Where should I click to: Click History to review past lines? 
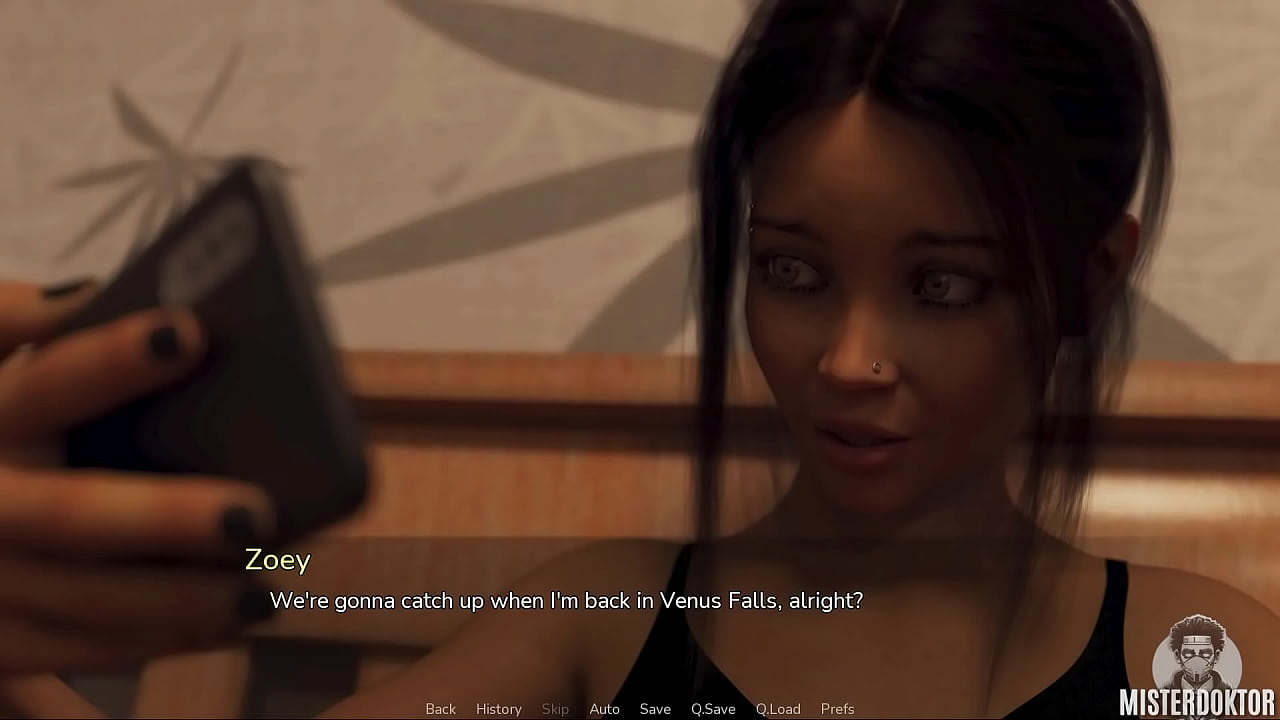[498, 708]
